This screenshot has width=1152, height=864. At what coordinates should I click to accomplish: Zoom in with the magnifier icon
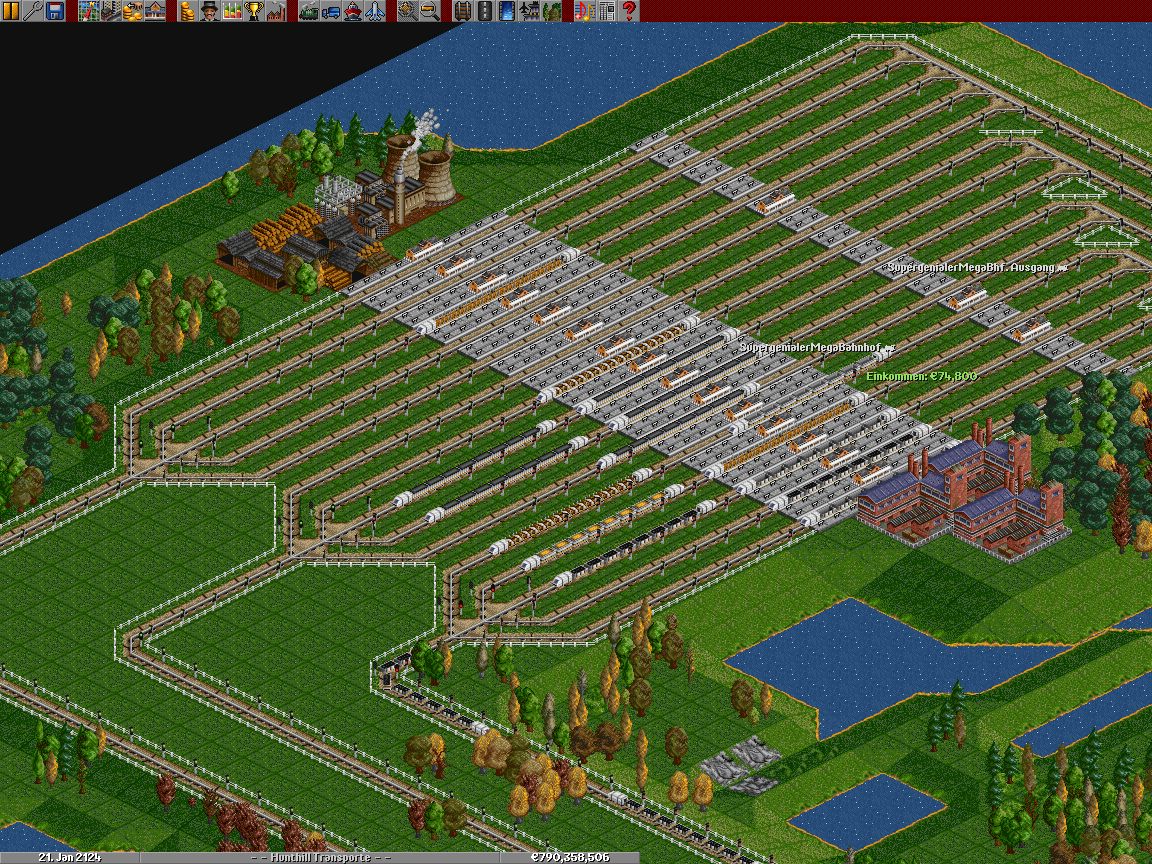407,11
